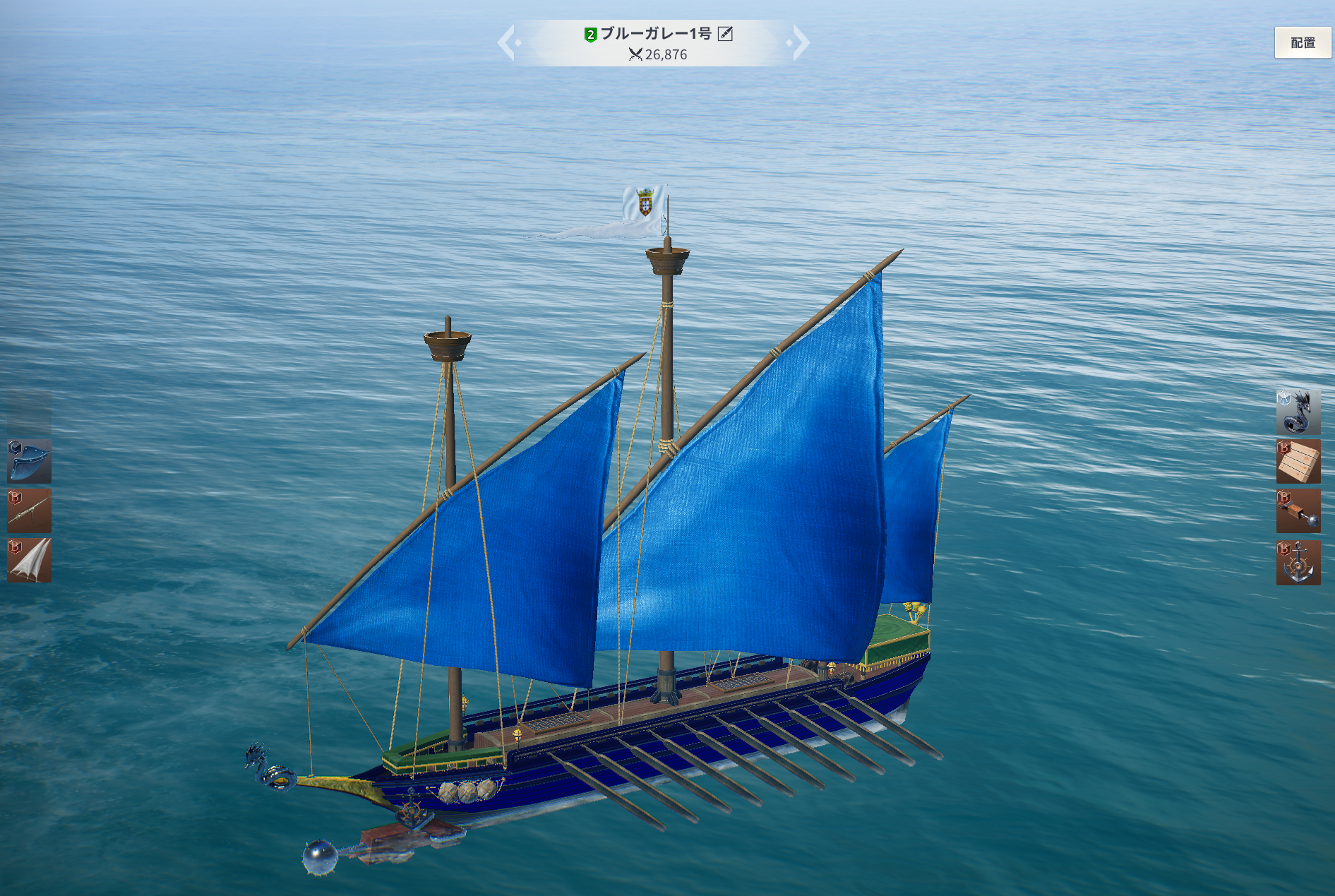The width and height of the screenshot is (1335, 896).
Task: Select the swivel gun equipment slot
Action: 29,510
